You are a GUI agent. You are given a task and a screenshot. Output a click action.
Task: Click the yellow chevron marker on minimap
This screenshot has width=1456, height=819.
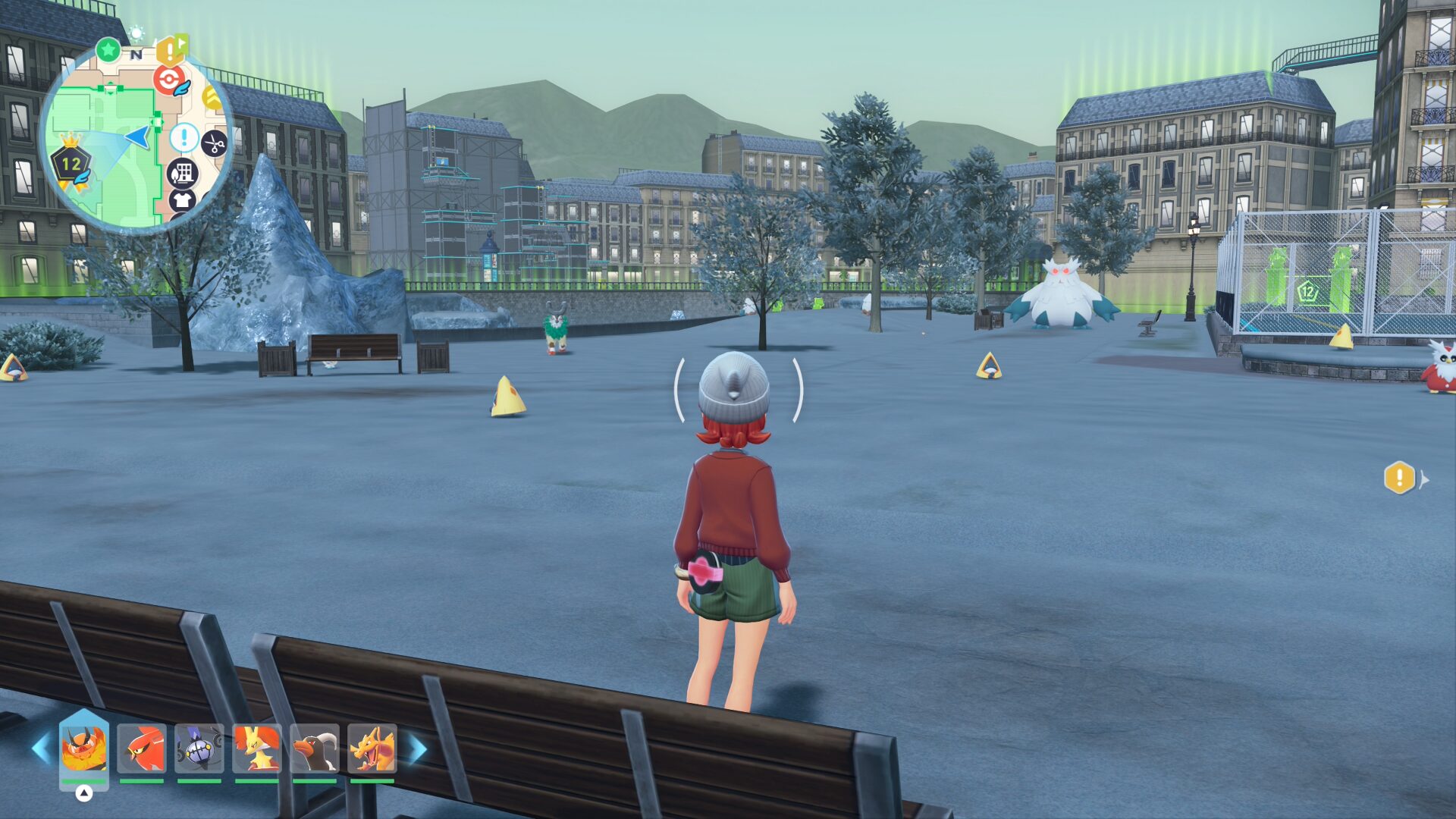click(213, 99)
